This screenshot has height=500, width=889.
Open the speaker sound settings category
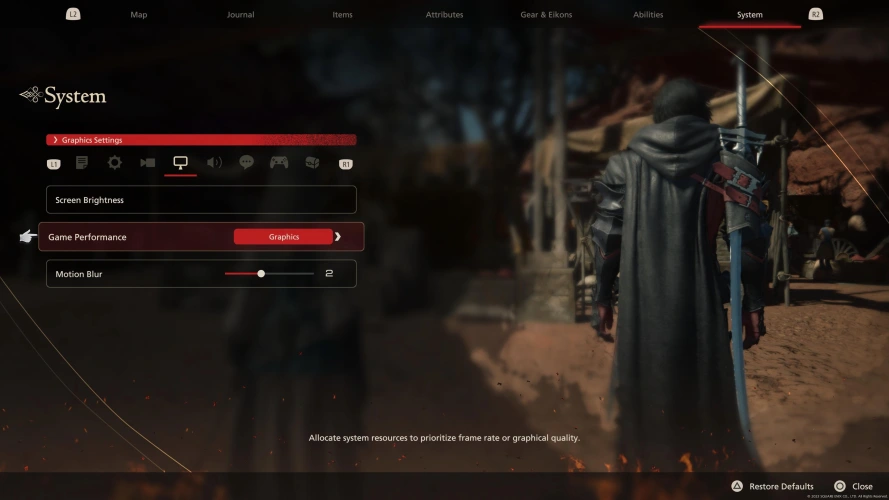point(214,162)
